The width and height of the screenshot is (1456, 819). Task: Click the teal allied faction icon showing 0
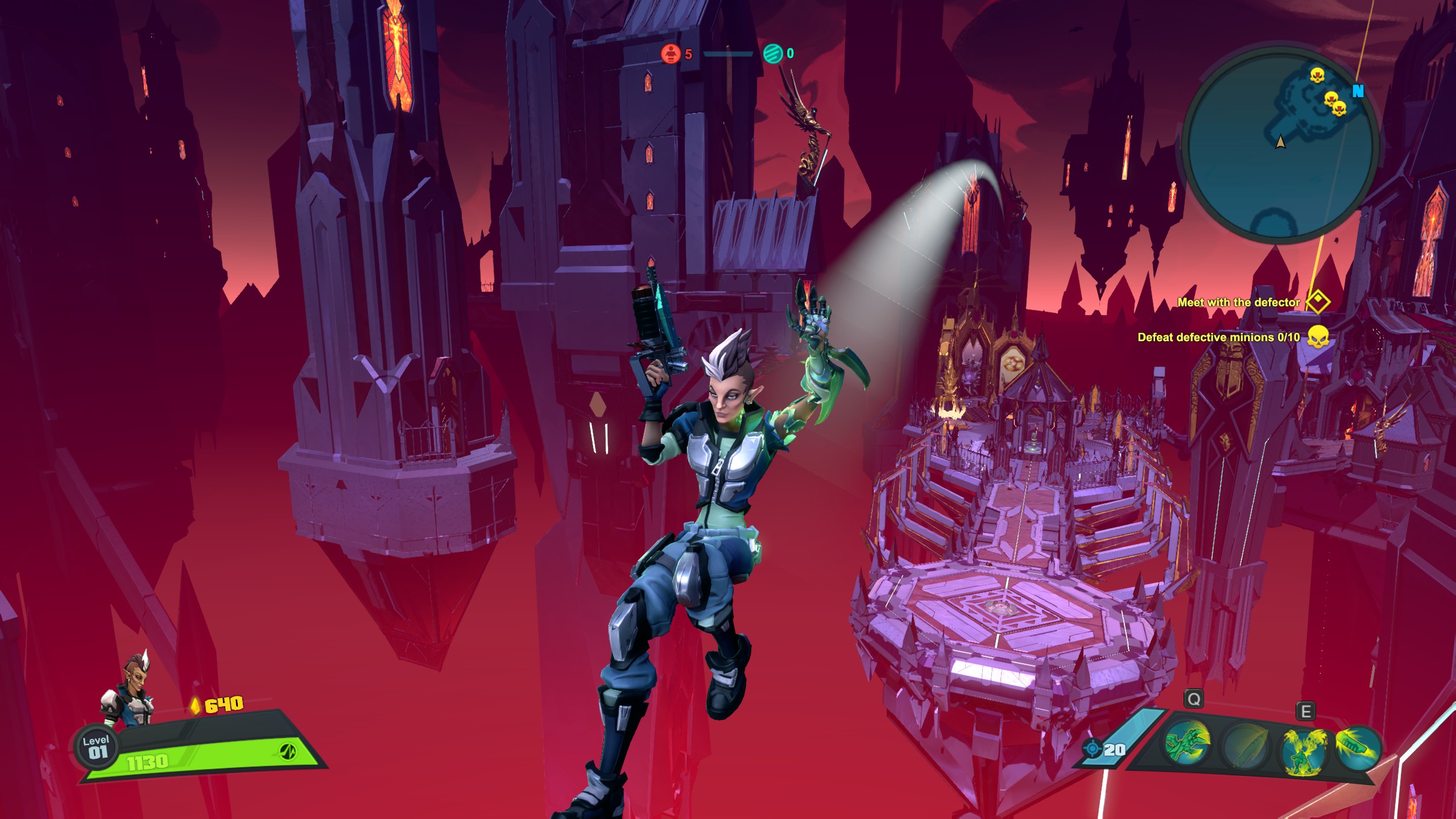click(x=773, y=54)
